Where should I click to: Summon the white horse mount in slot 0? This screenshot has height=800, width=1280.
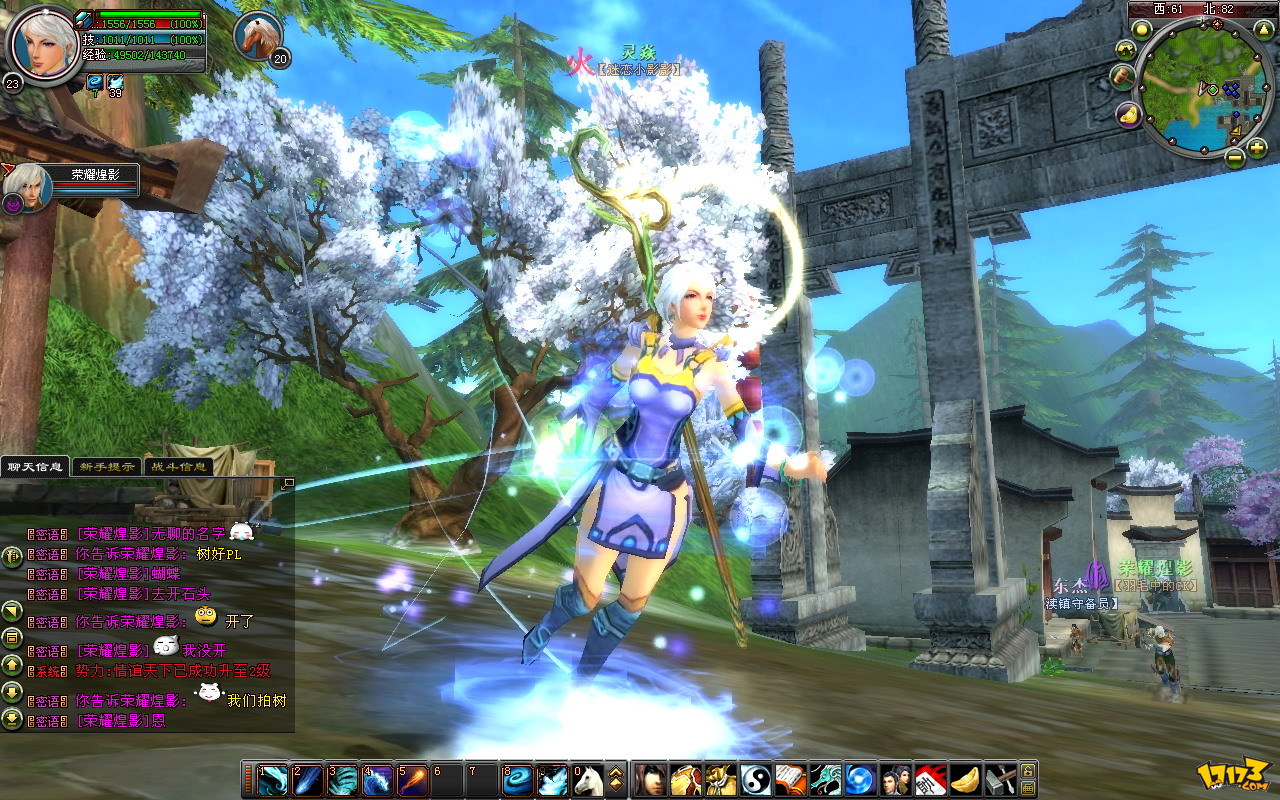pos(587,779)
